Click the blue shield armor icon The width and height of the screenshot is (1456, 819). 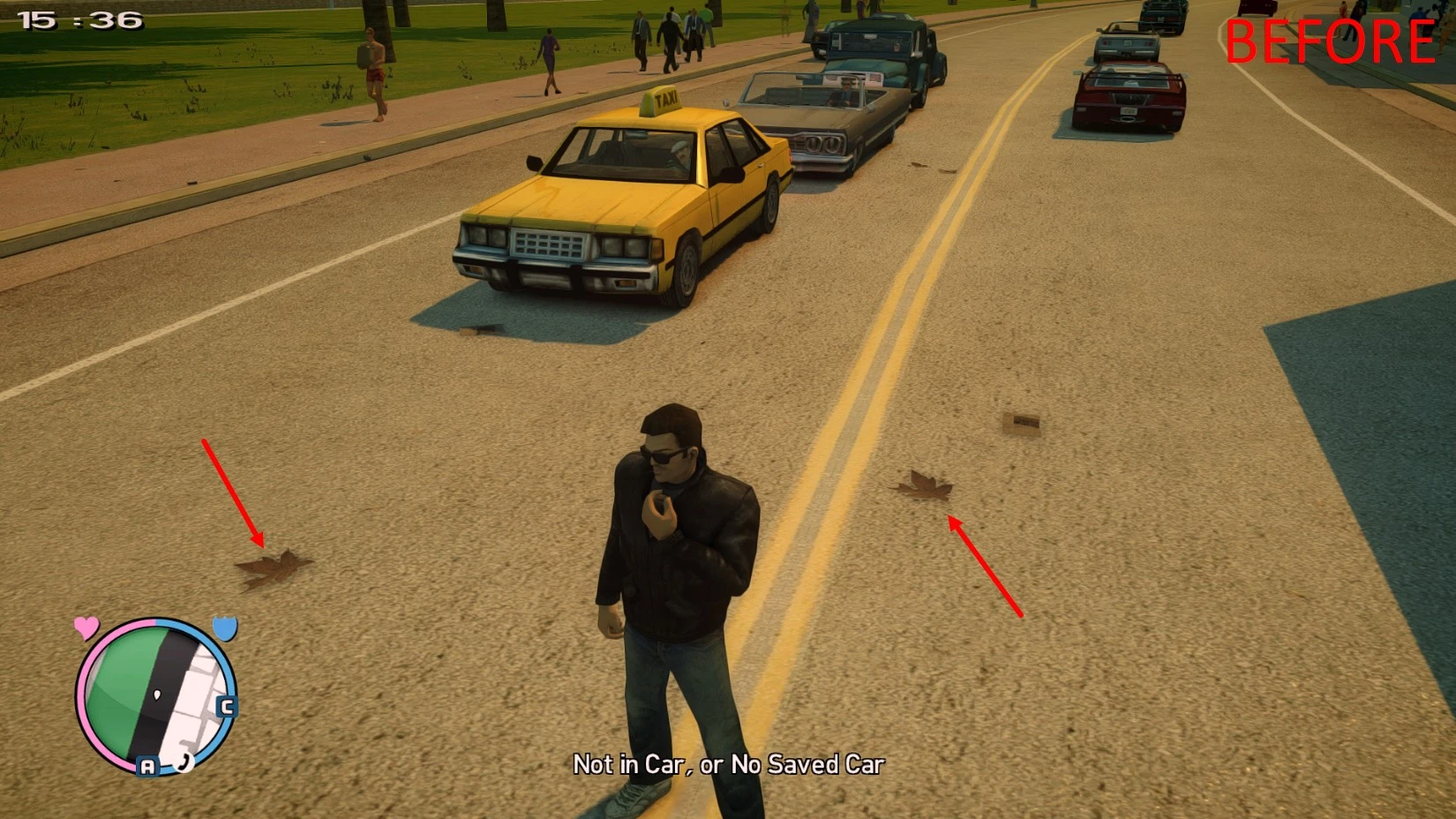click(224, 628)
